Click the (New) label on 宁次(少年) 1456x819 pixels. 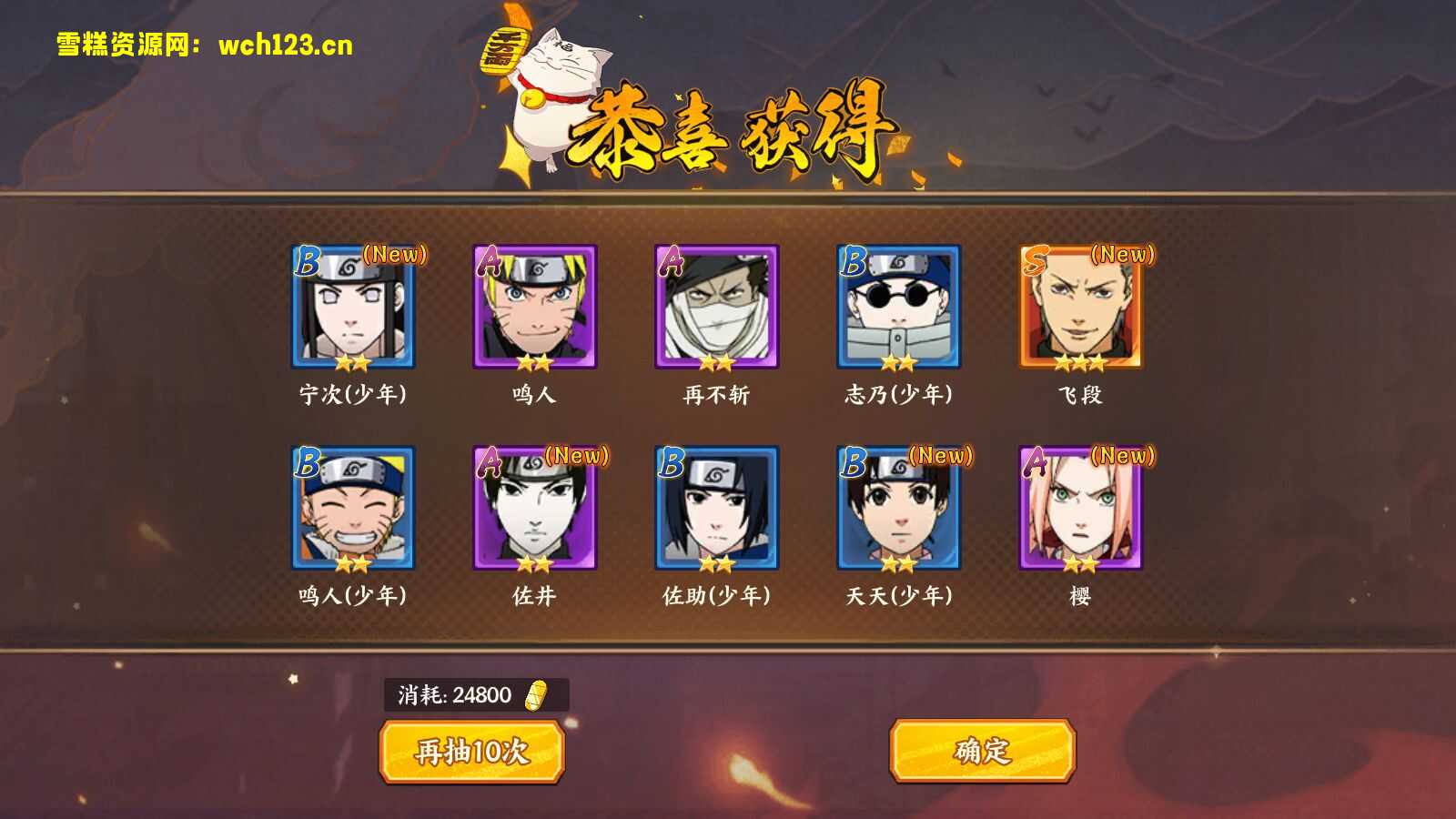click(394, 256)
